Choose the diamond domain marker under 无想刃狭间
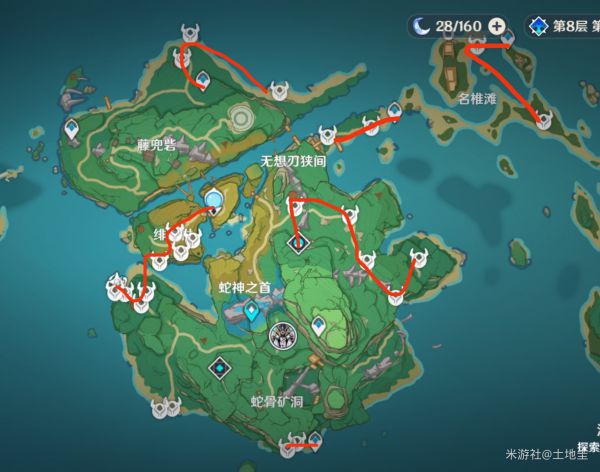This screenshot has width=600, height=472. (298, 242)
